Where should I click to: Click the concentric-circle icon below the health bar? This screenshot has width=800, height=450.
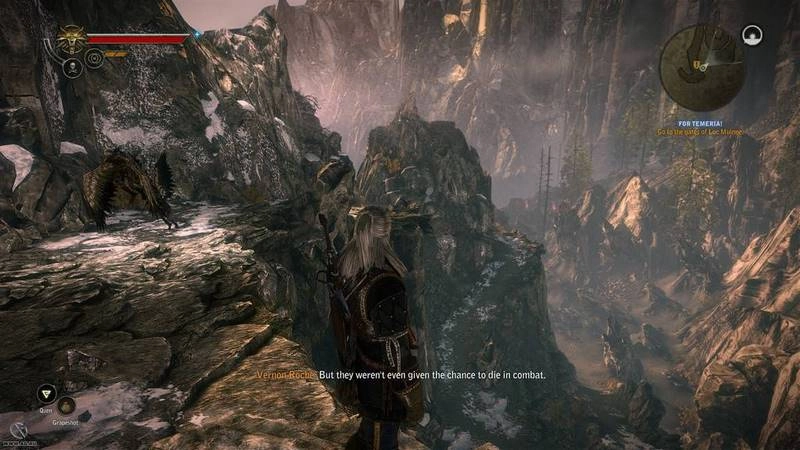[93, 58]
